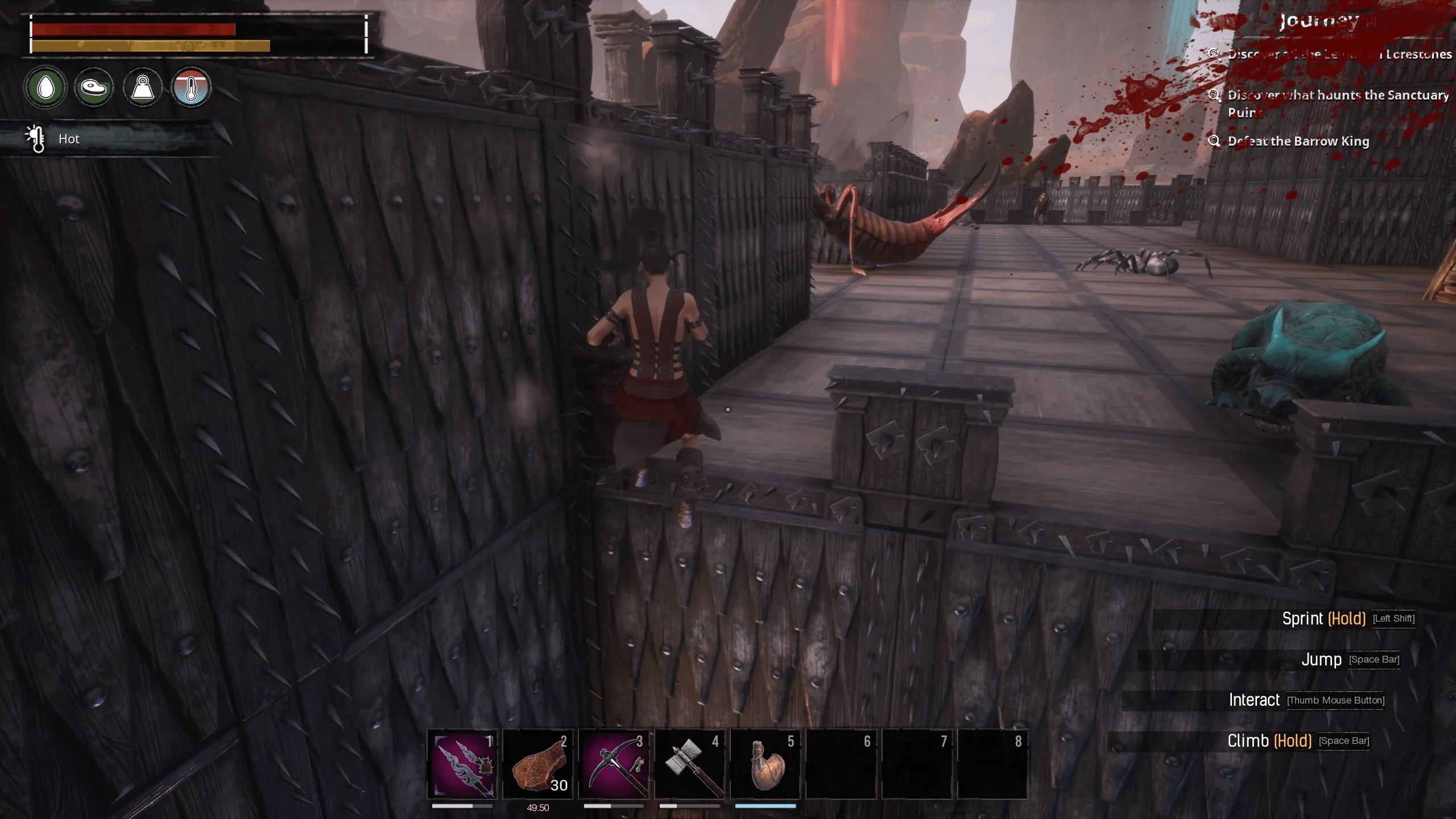Click the hunger meat status icon

click(94, 88)
